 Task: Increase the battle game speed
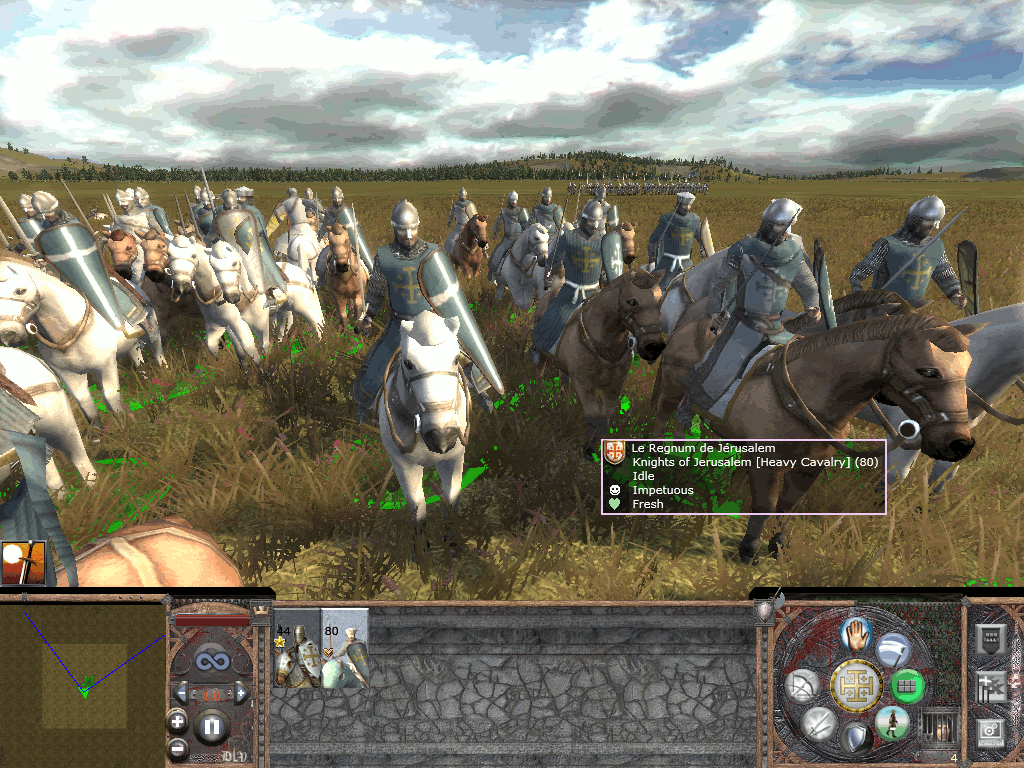pyautogui.click(x=241, y=692)
